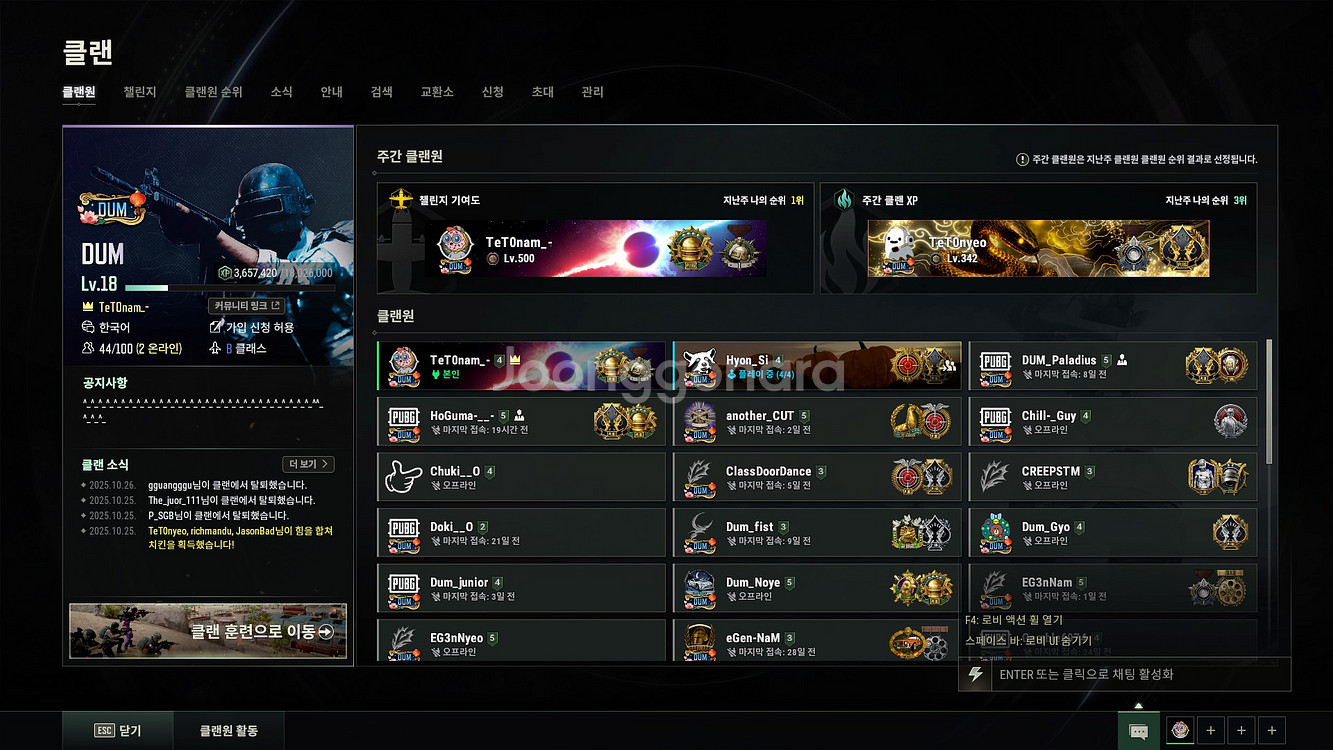Open the 검색 tab
Viewport: 1333px width, 750px height.
tap(381, 92)
